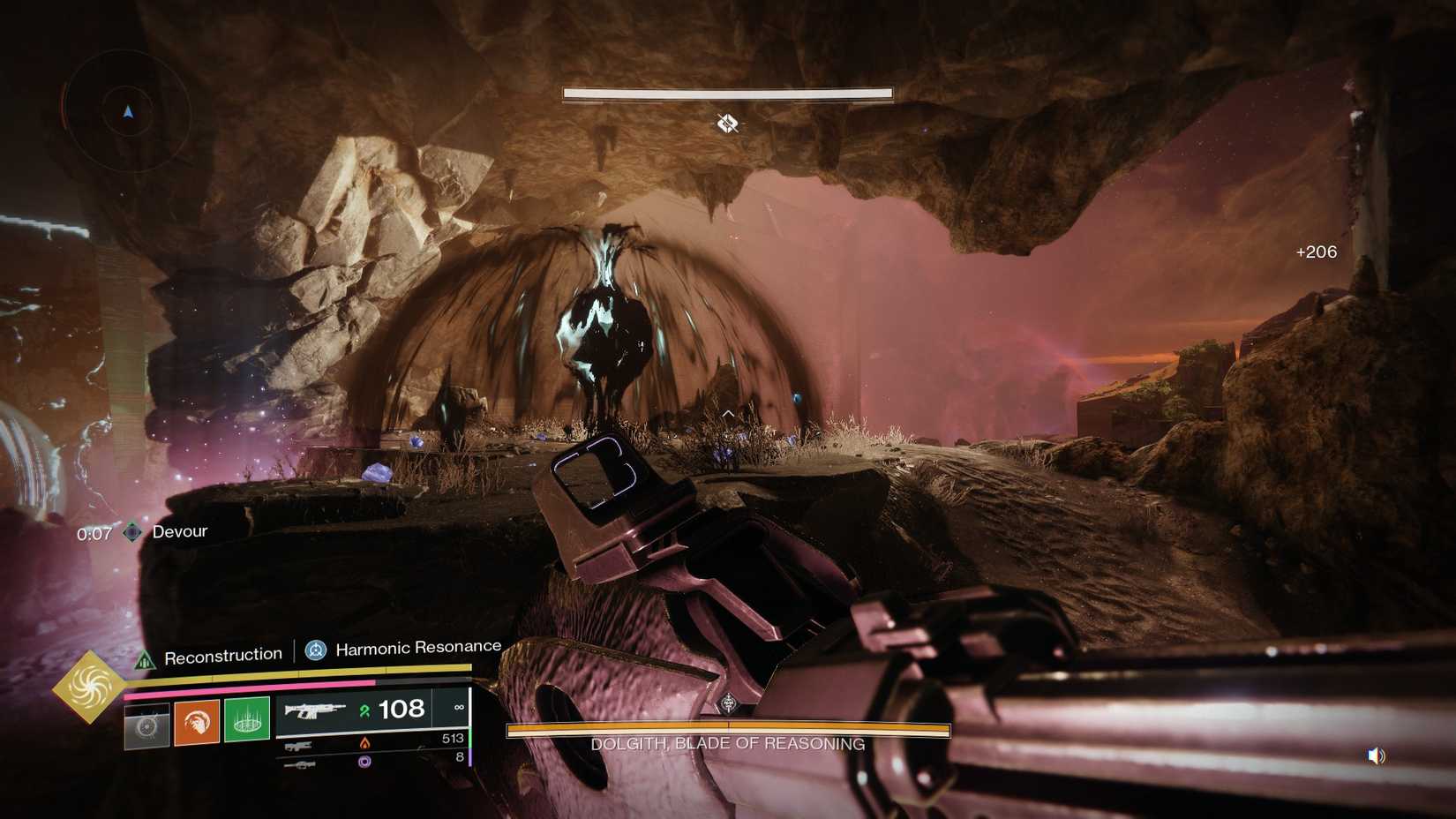The height and width of the screenshot is (819, 1456).
Task: Click the Devour buff icon
Action: point(132,532)
